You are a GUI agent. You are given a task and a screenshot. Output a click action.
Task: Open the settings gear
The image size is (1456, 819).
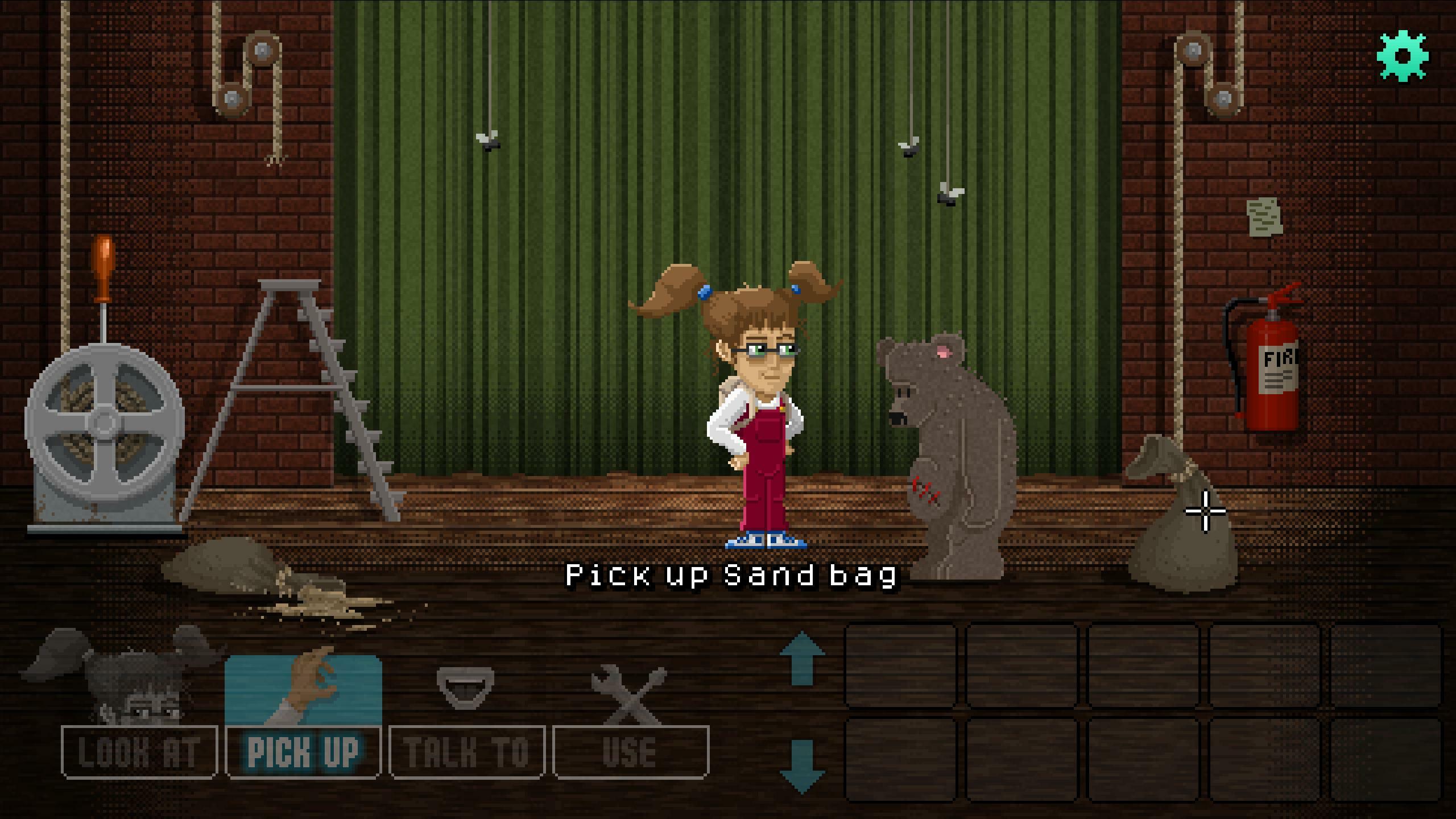1401,55
